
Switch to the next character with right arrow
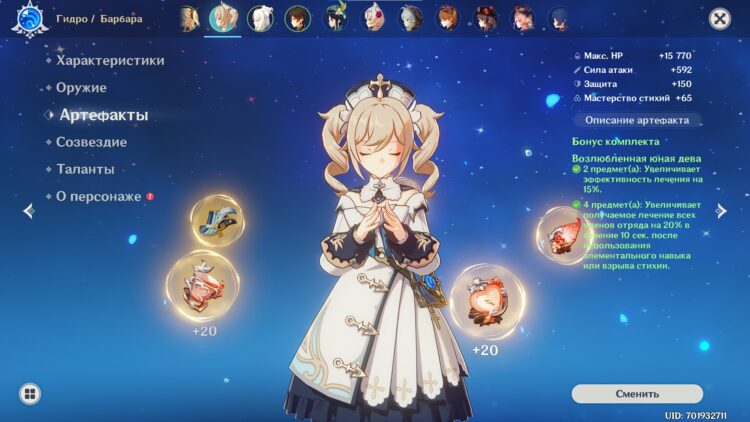point(722,210)
